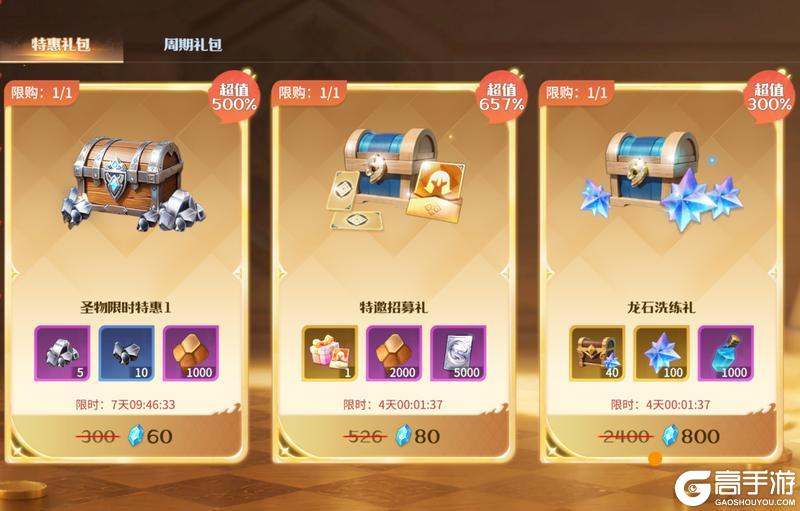The width and height of the screenshot is (800, 511).
Task: View the 2000 gold nuggets reward icon
Action: (x=394, y=353)
